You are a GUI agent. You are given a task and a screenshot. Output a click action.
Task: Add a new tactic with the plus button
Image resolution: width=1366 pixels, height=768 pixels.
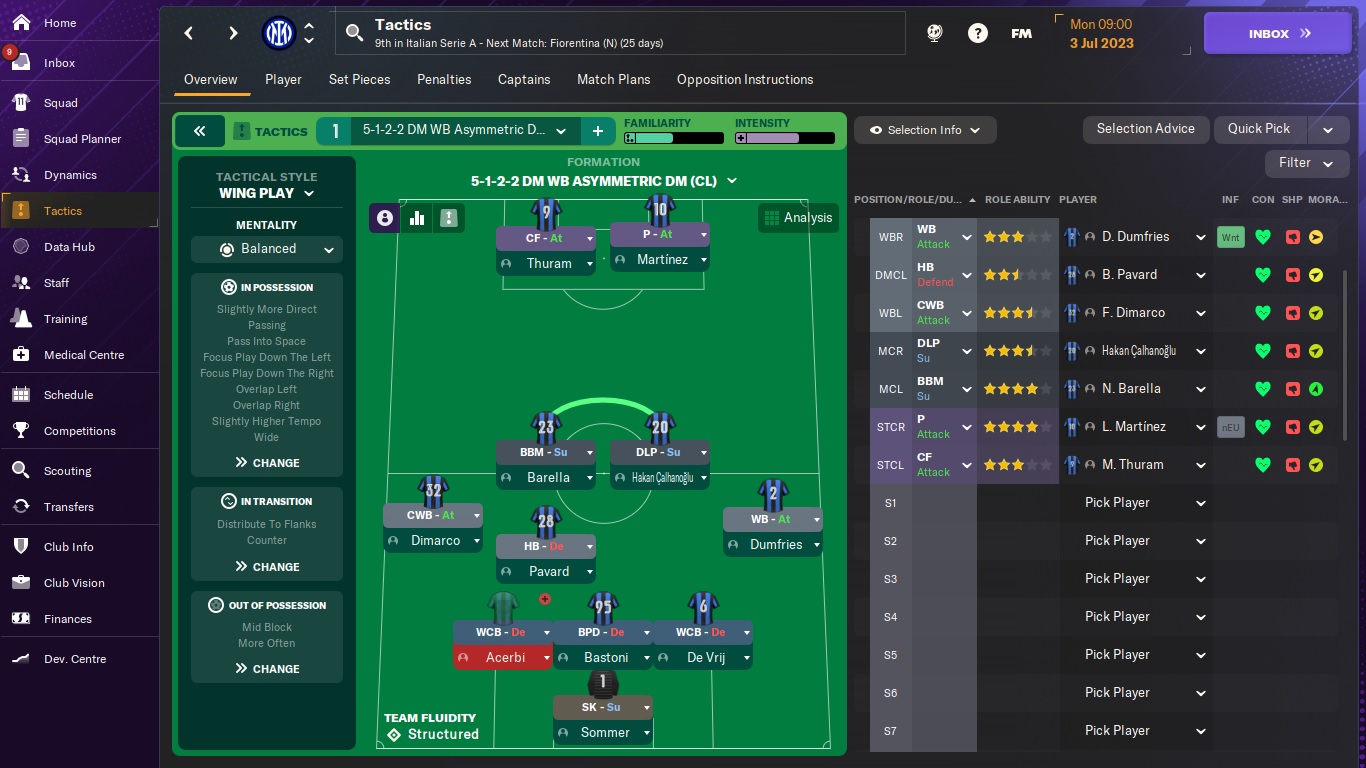tap(597, 131)
